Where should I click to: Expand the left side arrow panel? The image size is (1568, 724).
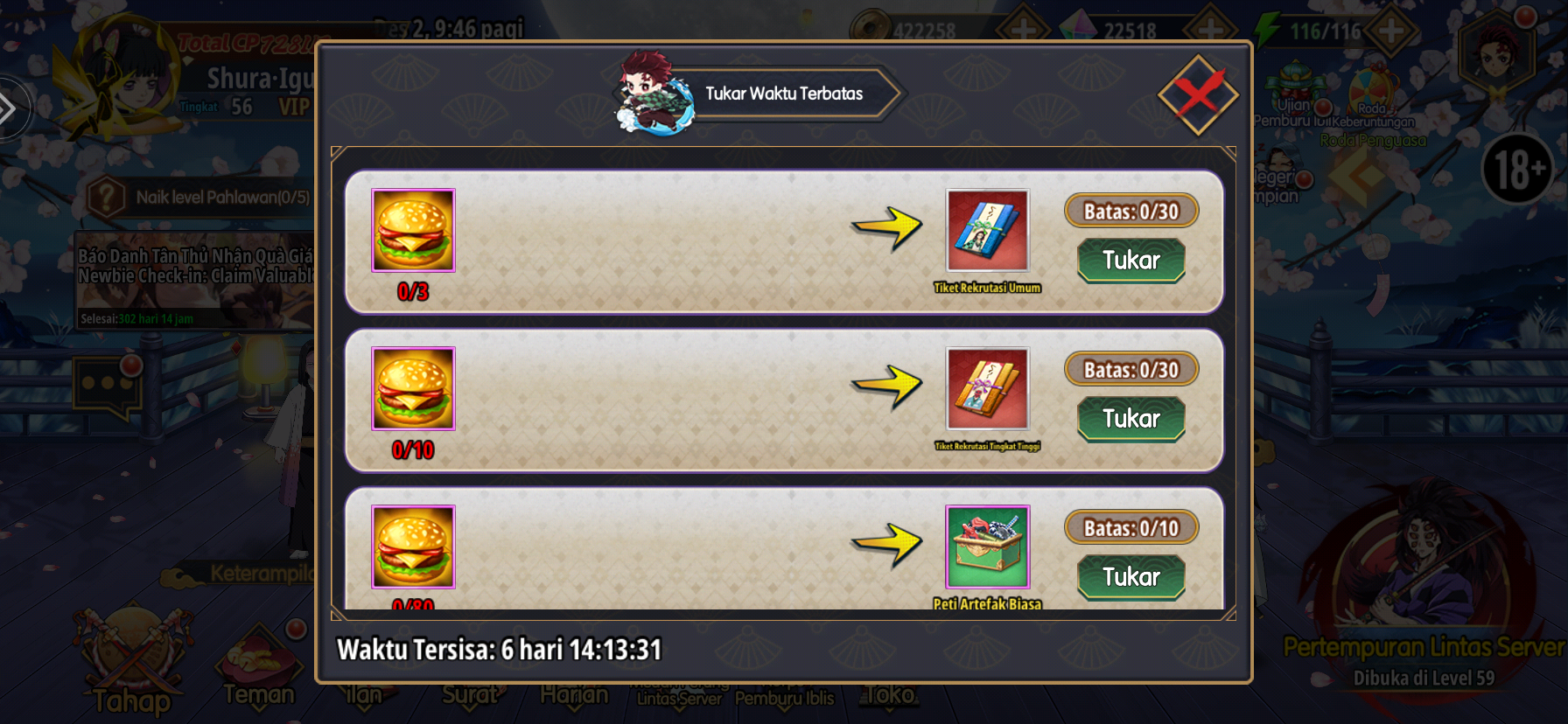[x=10, y=109]
